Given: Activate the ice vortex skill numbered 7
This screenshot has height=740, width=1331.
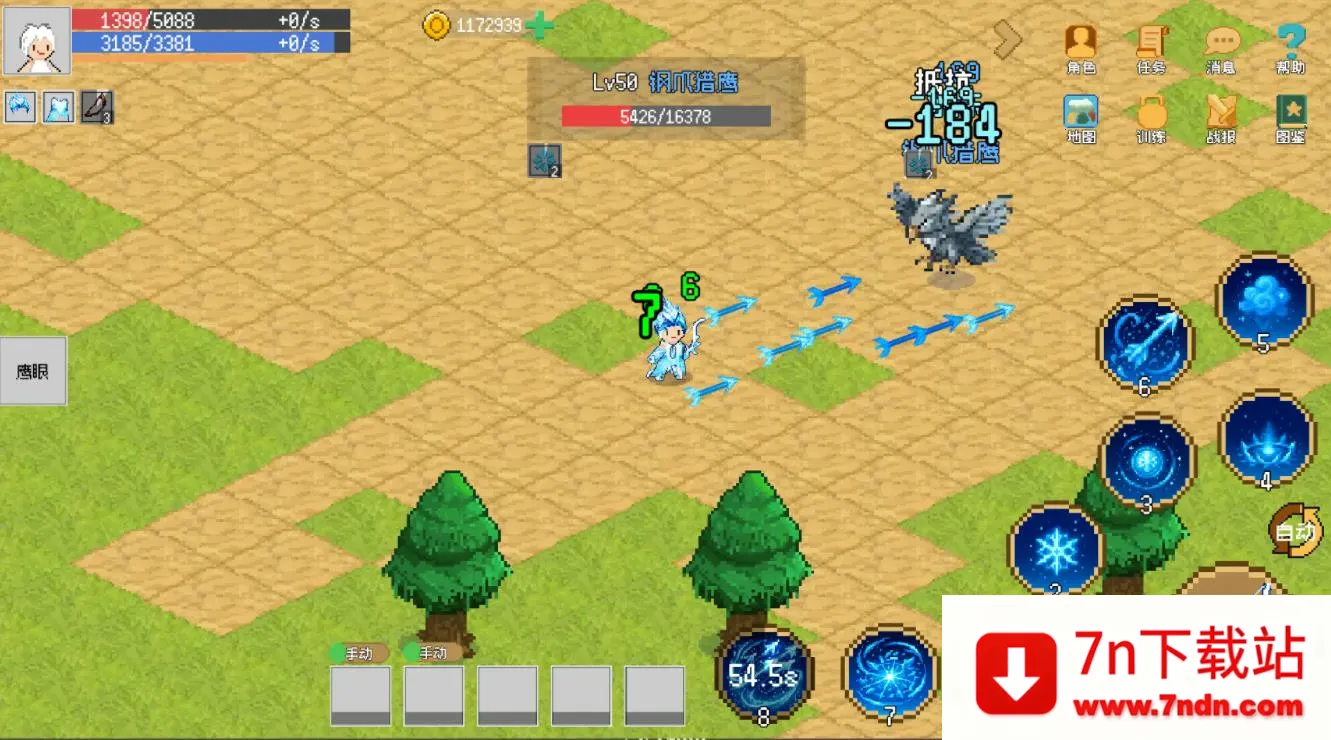Looking at the screenshot, I should 890,673.
